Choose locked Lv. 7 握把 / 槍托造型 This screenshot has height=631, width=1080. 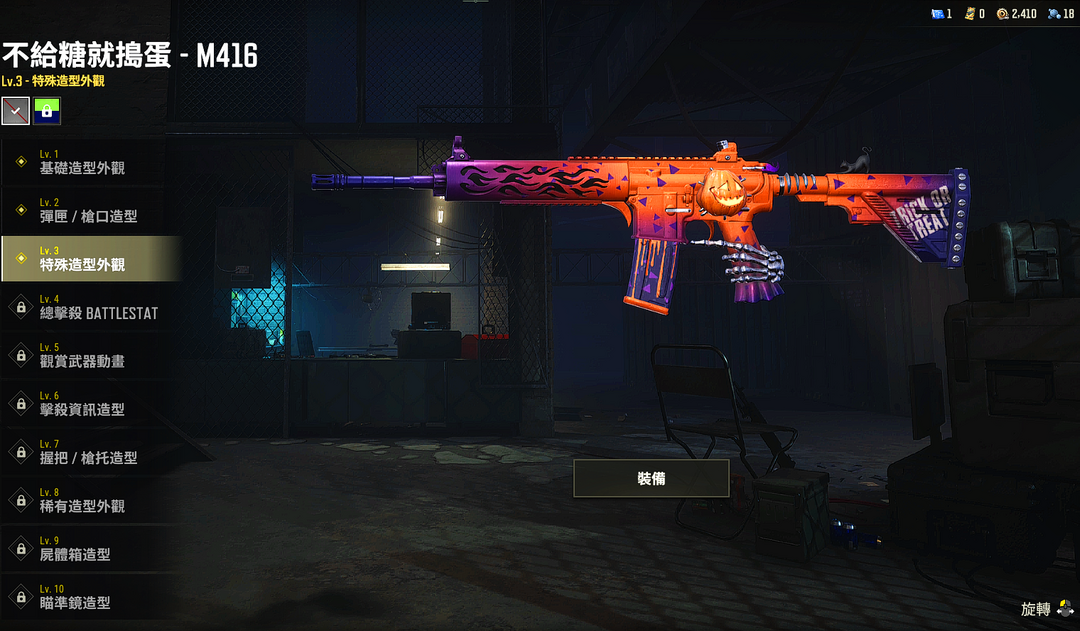click(x=90, y=452)
